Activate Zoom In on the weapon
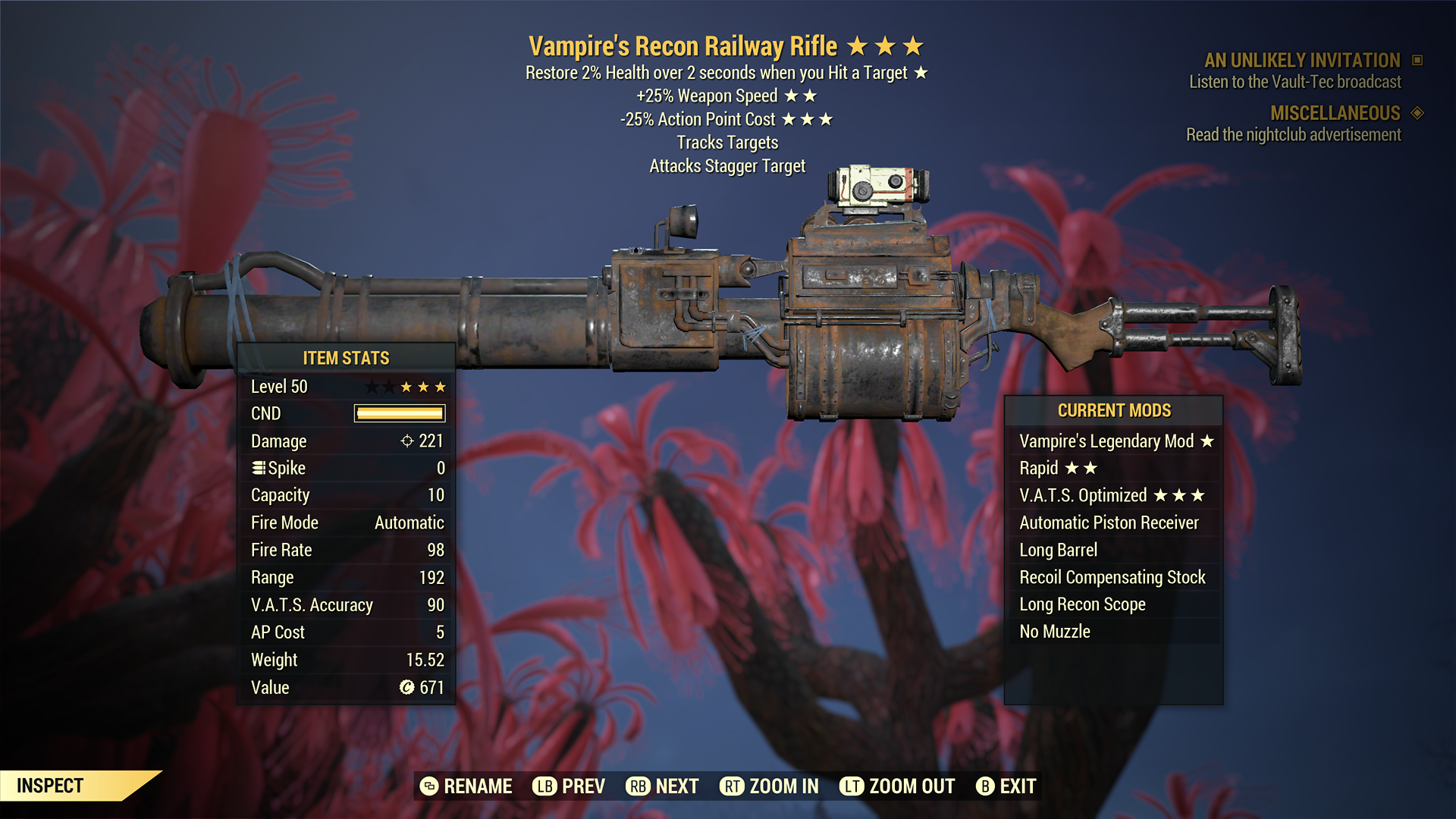The image size is (1456, 819). coord(769,786)
